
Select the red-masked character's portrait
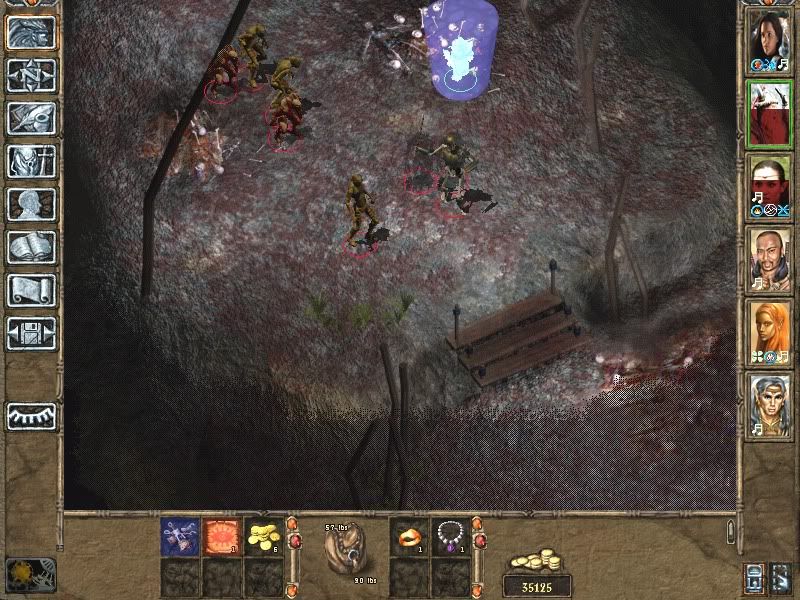(770, 186)
